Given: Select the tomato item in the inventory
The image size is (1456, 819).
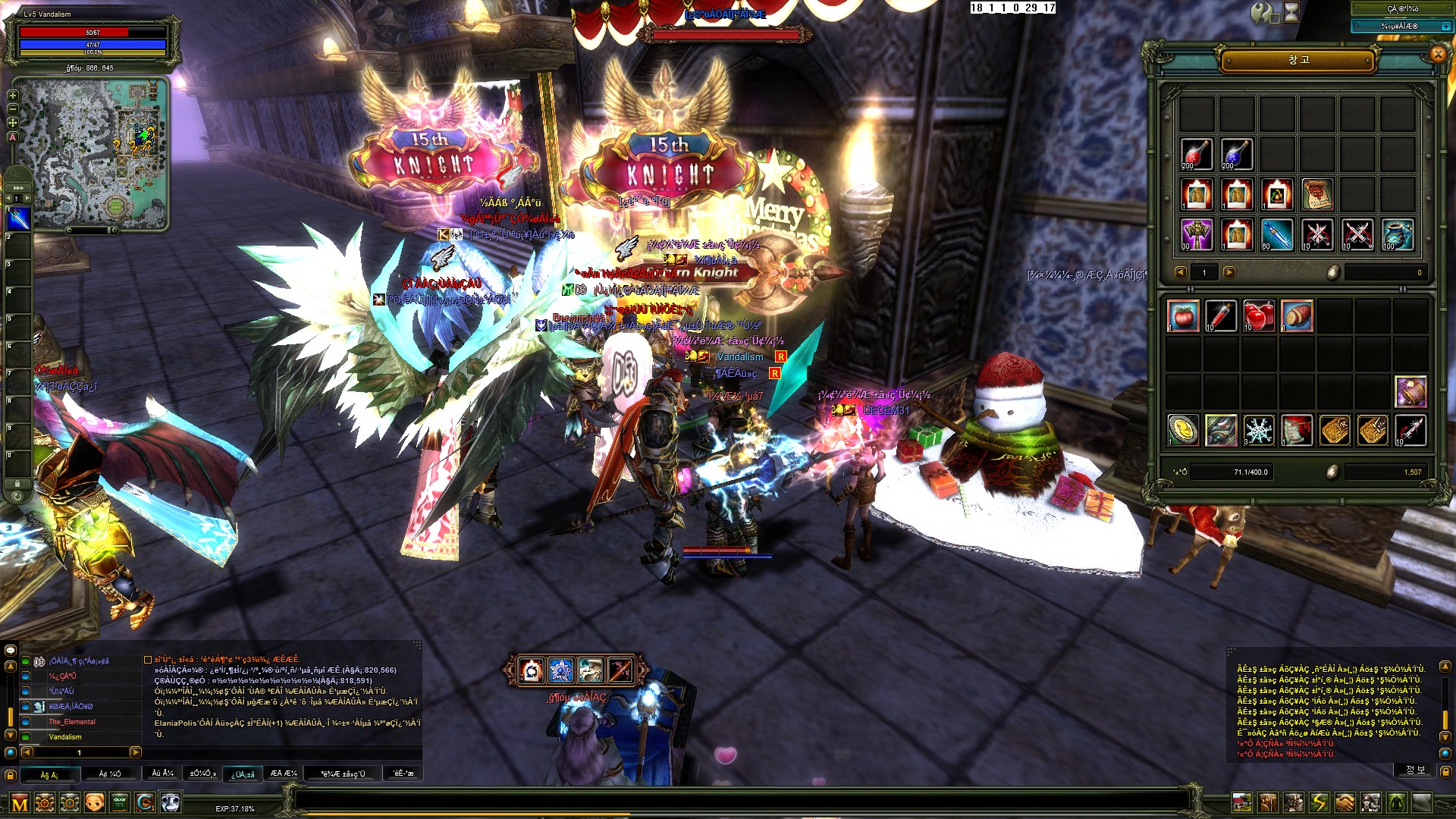Looking at the screenshot, I should (x=1183, y=315).
